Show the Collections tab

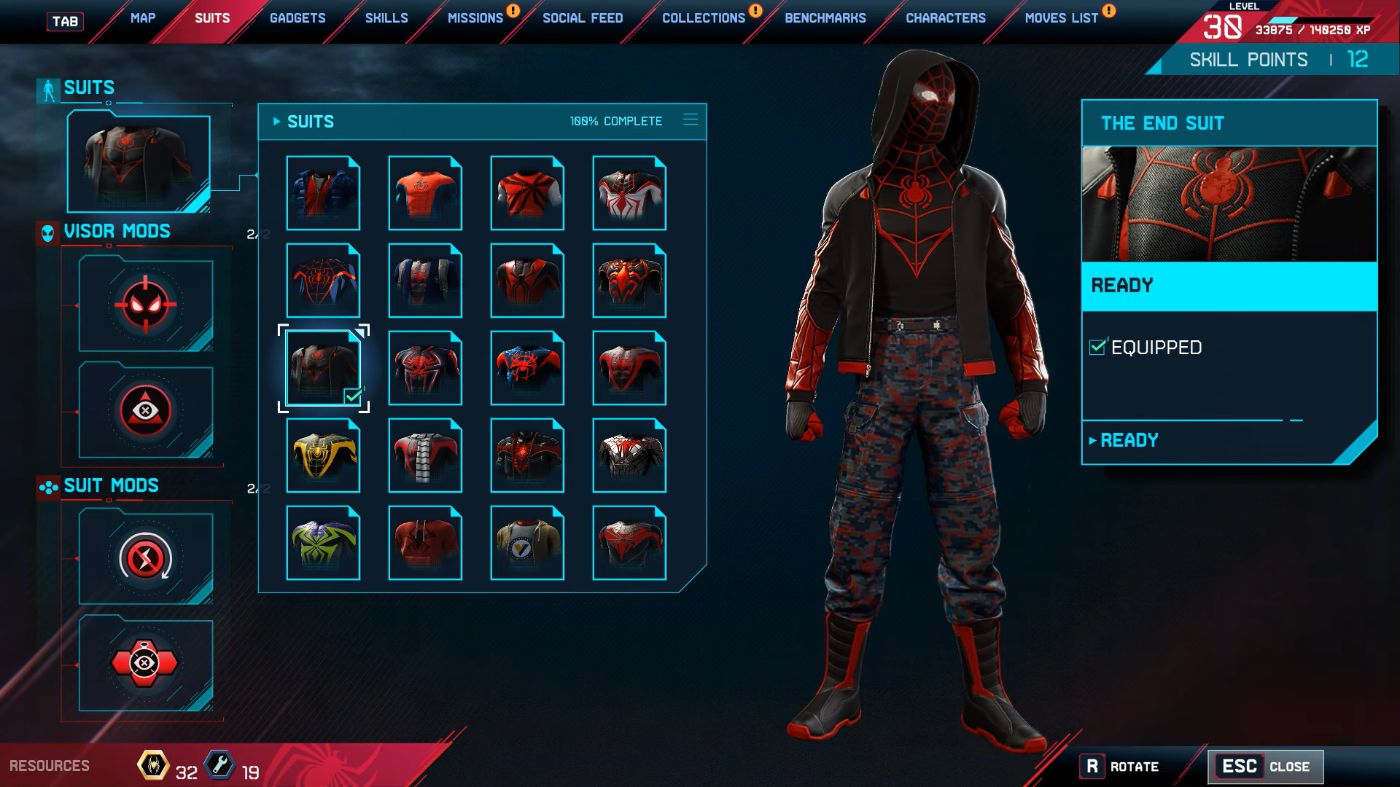(703, 18)
